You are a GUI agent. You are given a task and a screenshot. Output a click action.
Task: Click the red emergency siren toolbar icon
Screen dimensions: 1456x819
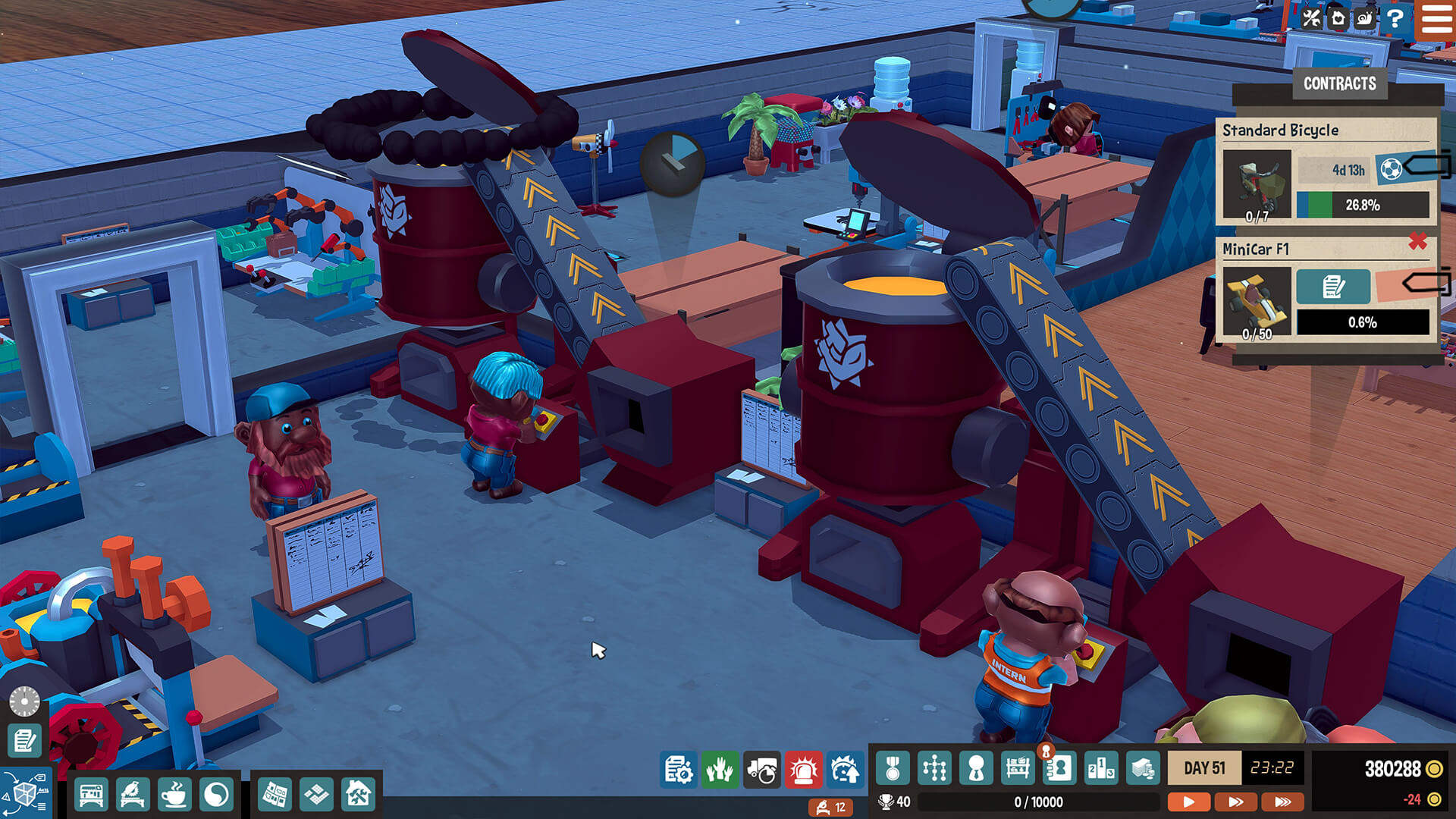(x=805, y=768)
